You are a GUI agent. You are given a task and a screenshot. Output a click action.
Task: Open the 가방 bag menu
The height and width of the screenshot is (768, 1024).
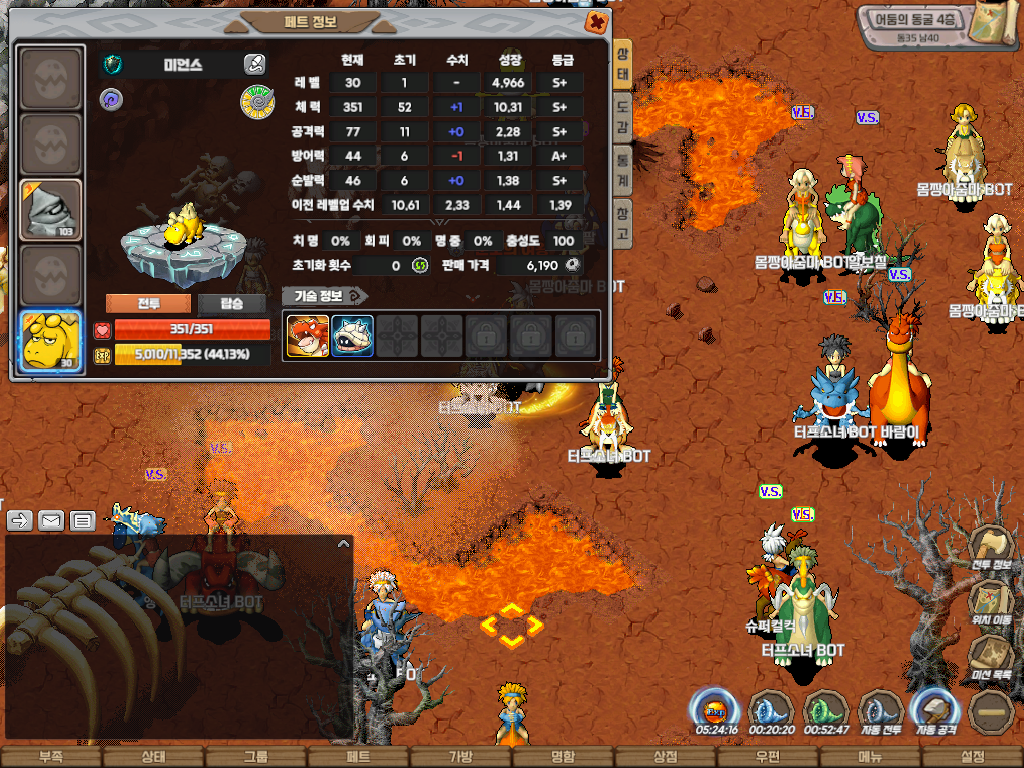coord(460,757)
